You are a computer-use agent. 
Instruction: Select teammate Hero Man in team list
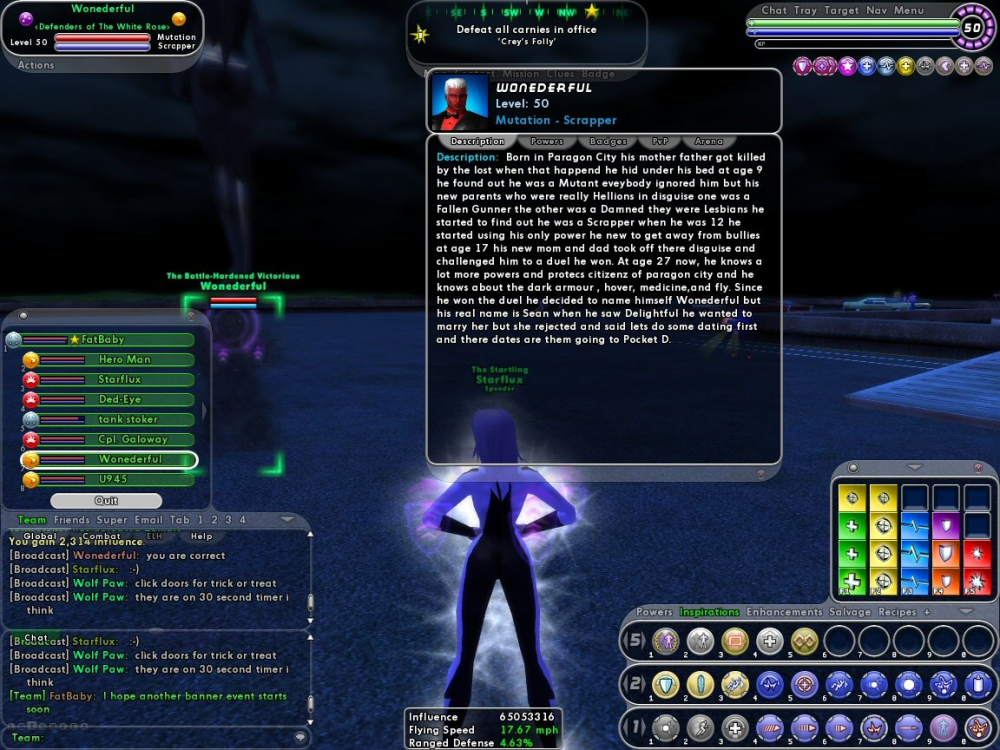[124, 360]
